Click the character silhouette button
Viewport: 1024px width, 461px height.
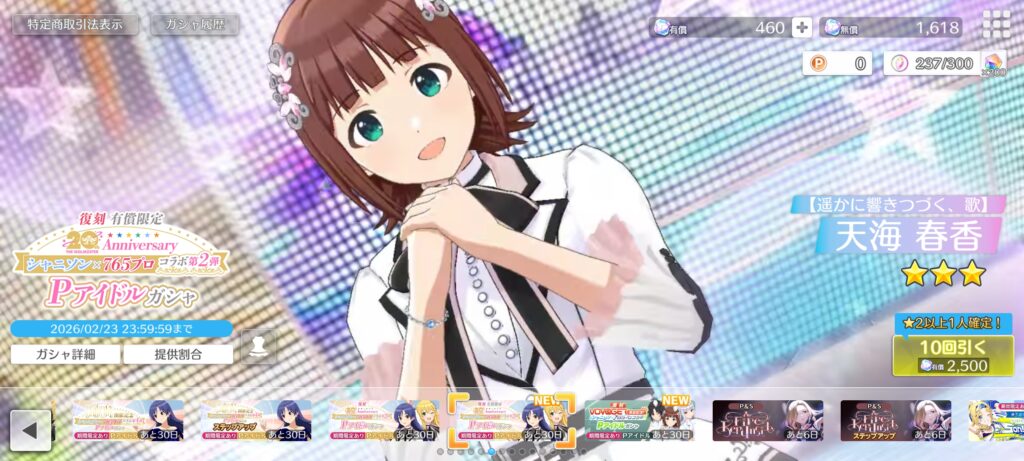[x=258, y=347]
